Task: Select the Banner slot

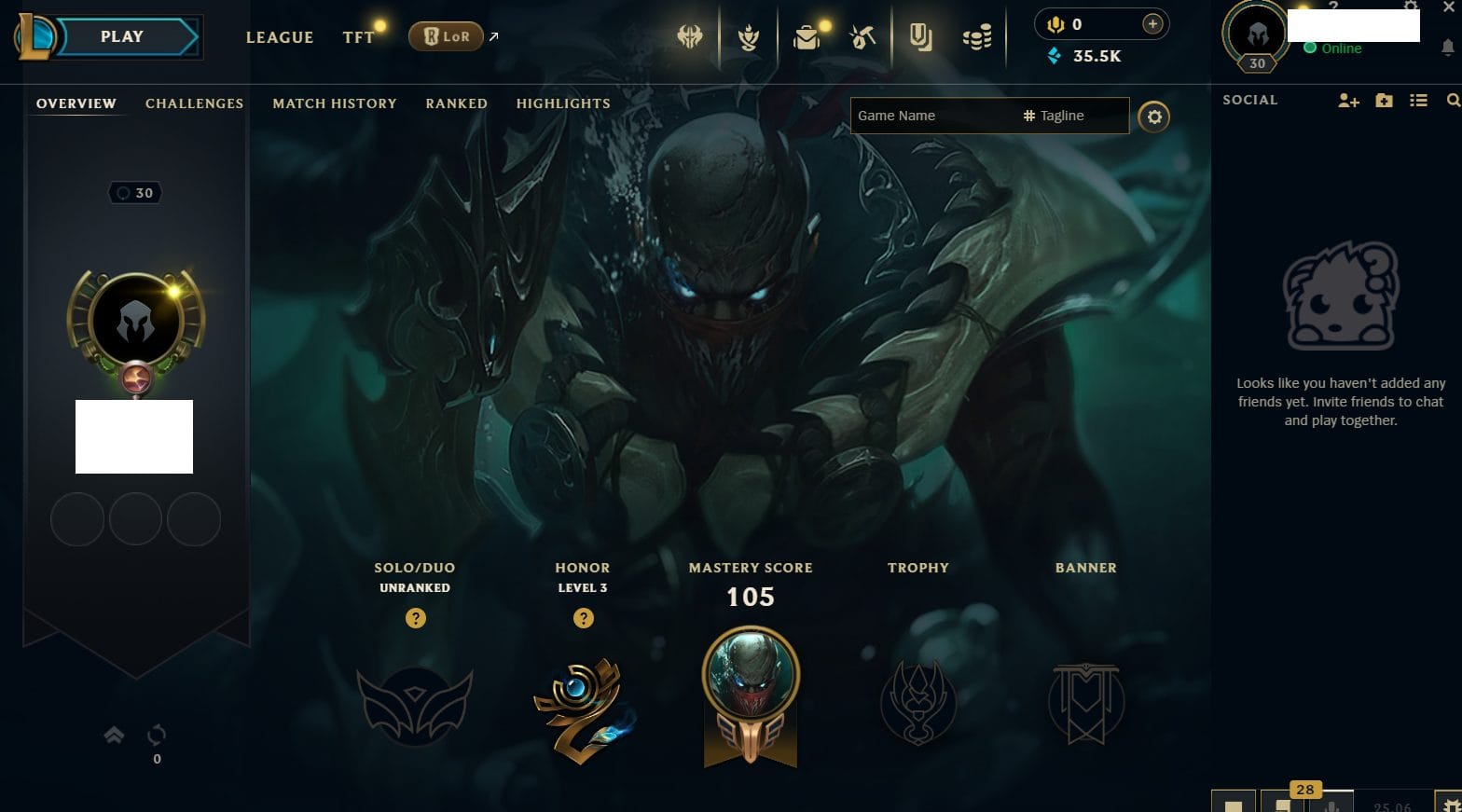Action: coord(1086,704)
